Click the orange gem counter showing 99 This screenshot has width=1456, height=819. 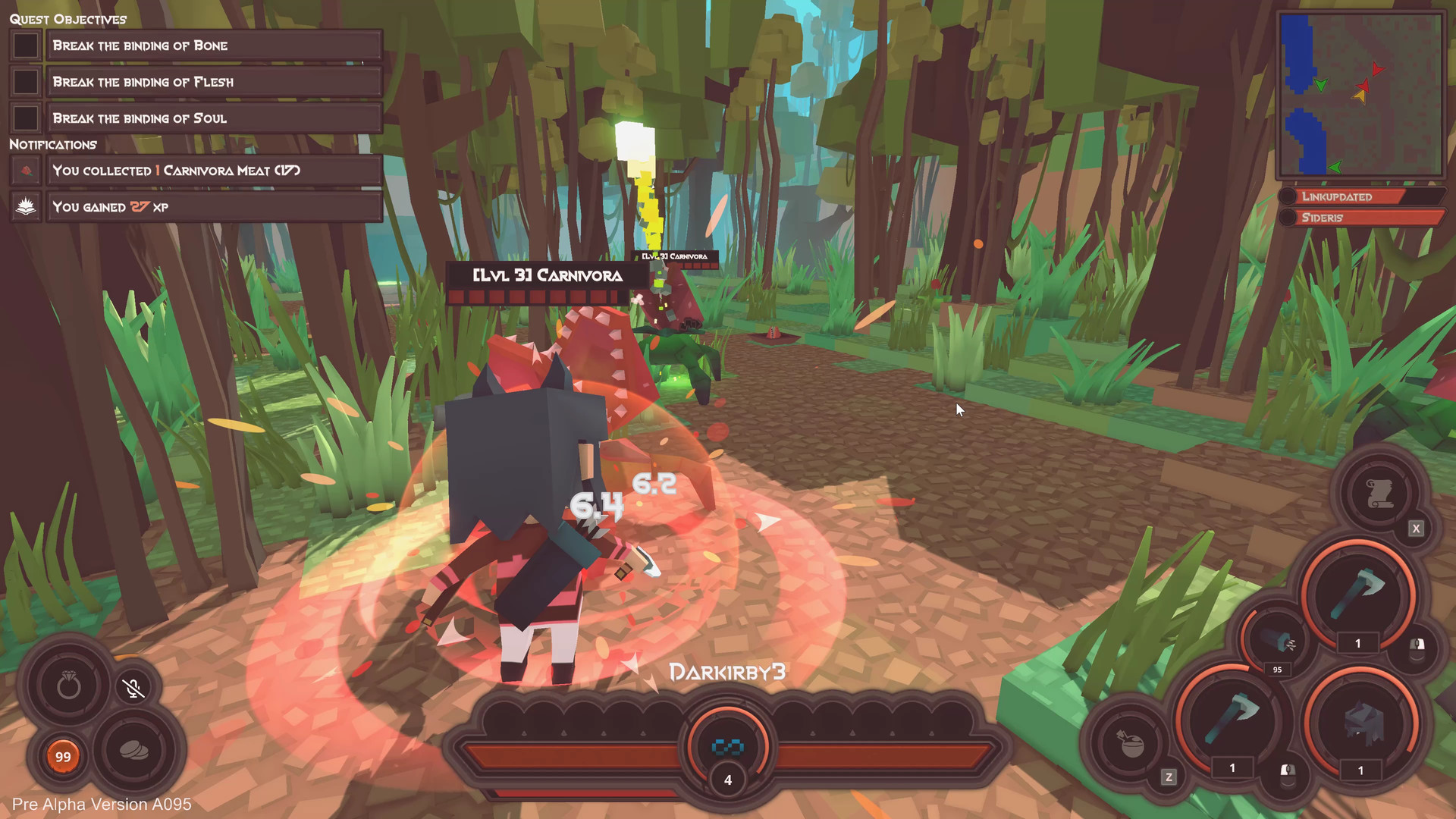(x=64, y=756)
